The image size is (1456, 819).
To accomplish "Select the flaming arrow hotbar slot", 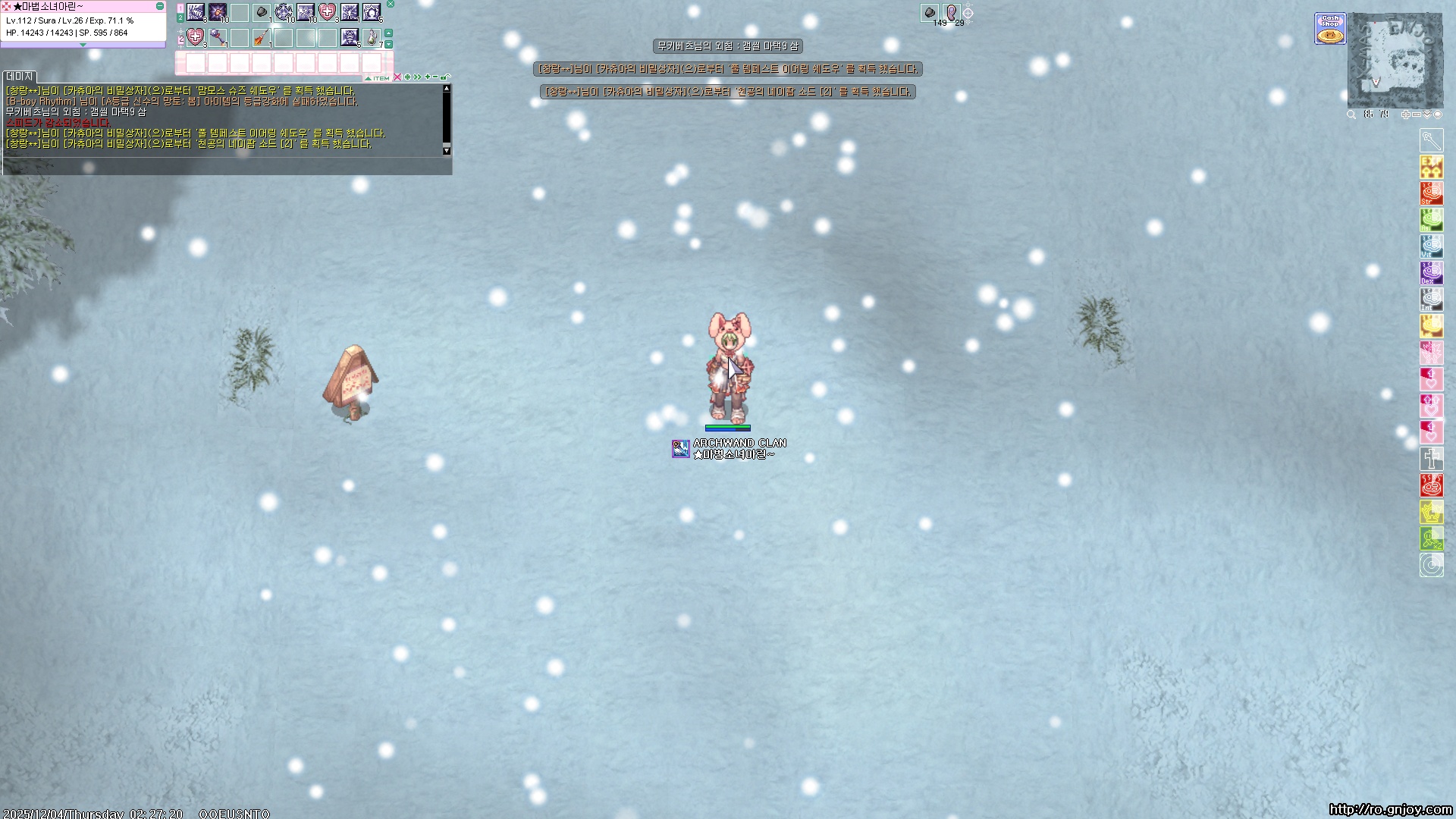I will click(262, 37).
